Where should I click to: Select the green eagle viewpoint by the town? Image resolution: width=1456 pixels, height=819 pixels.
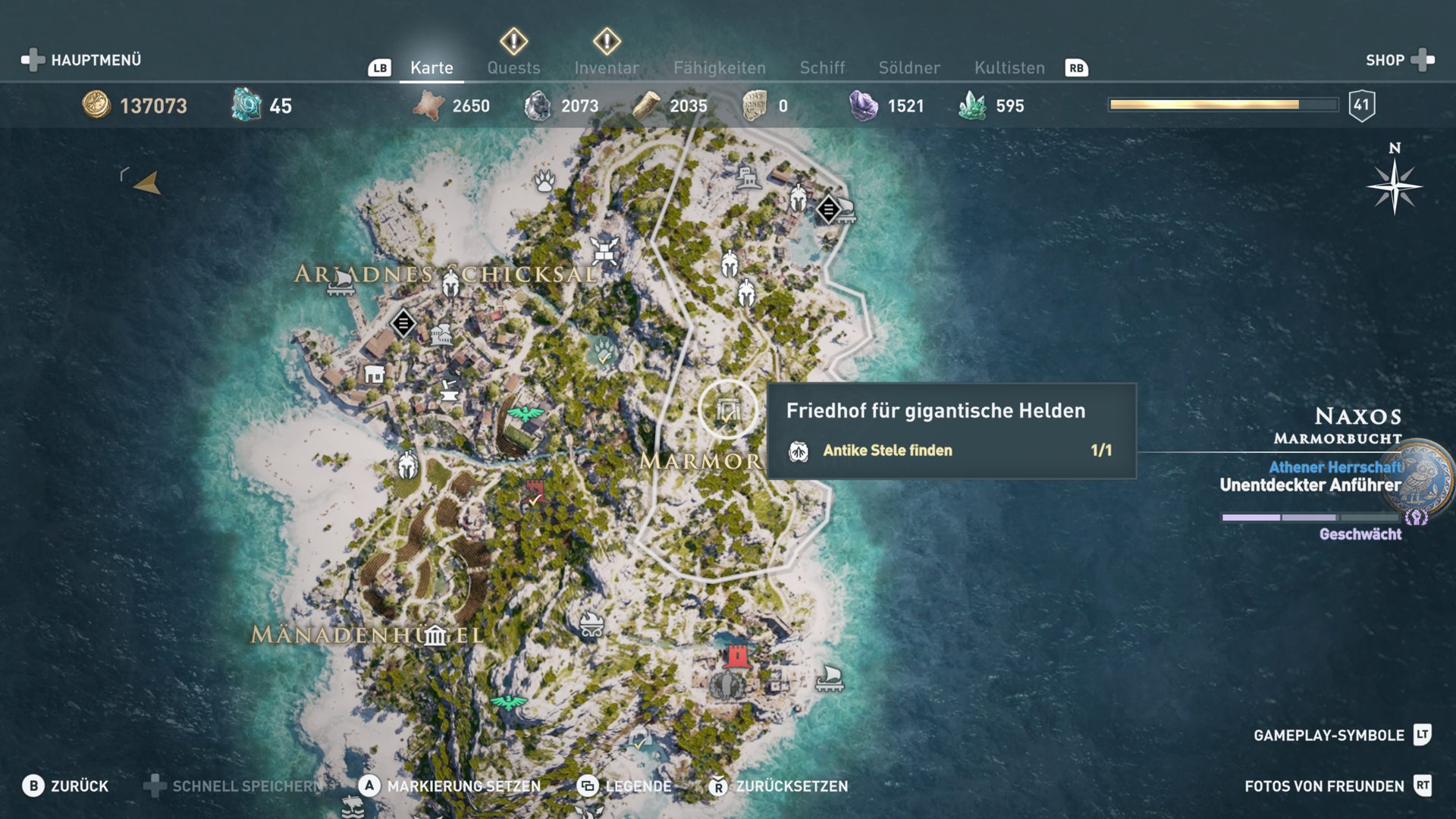526,413
